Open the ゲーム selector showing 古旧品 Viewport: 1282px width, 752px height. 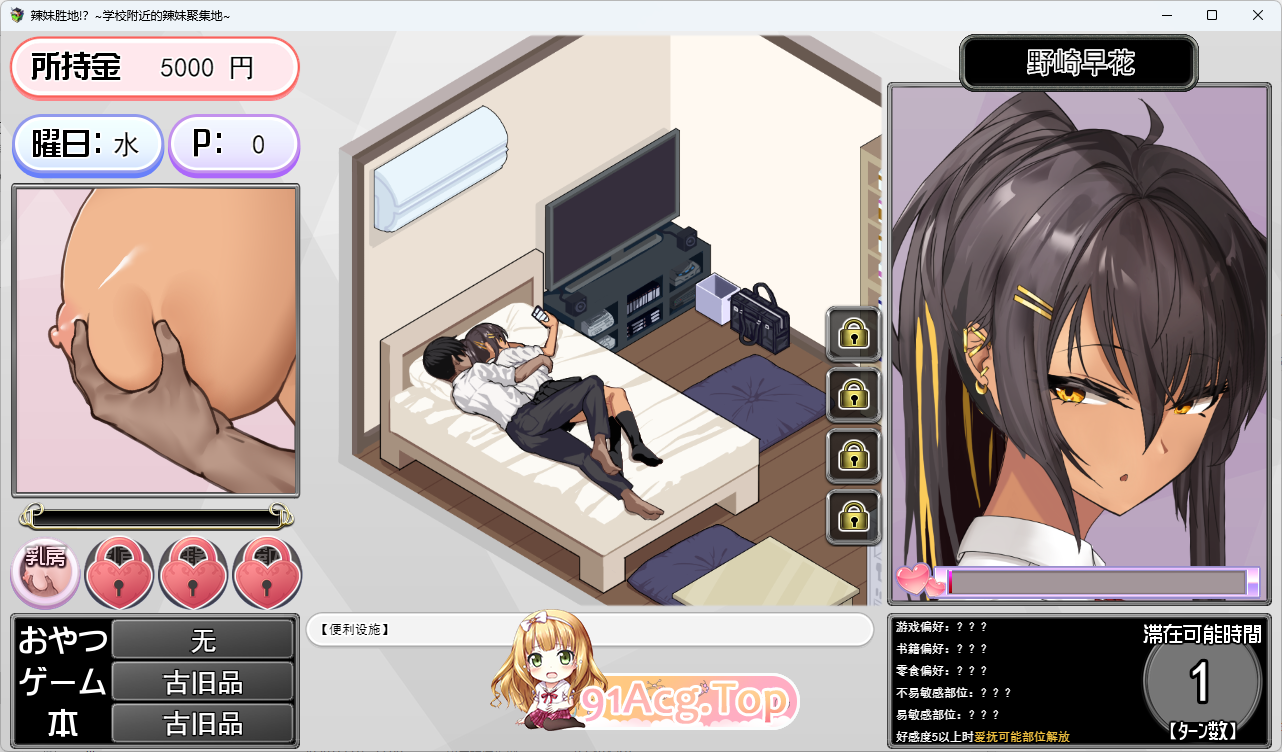coord(202,681)
